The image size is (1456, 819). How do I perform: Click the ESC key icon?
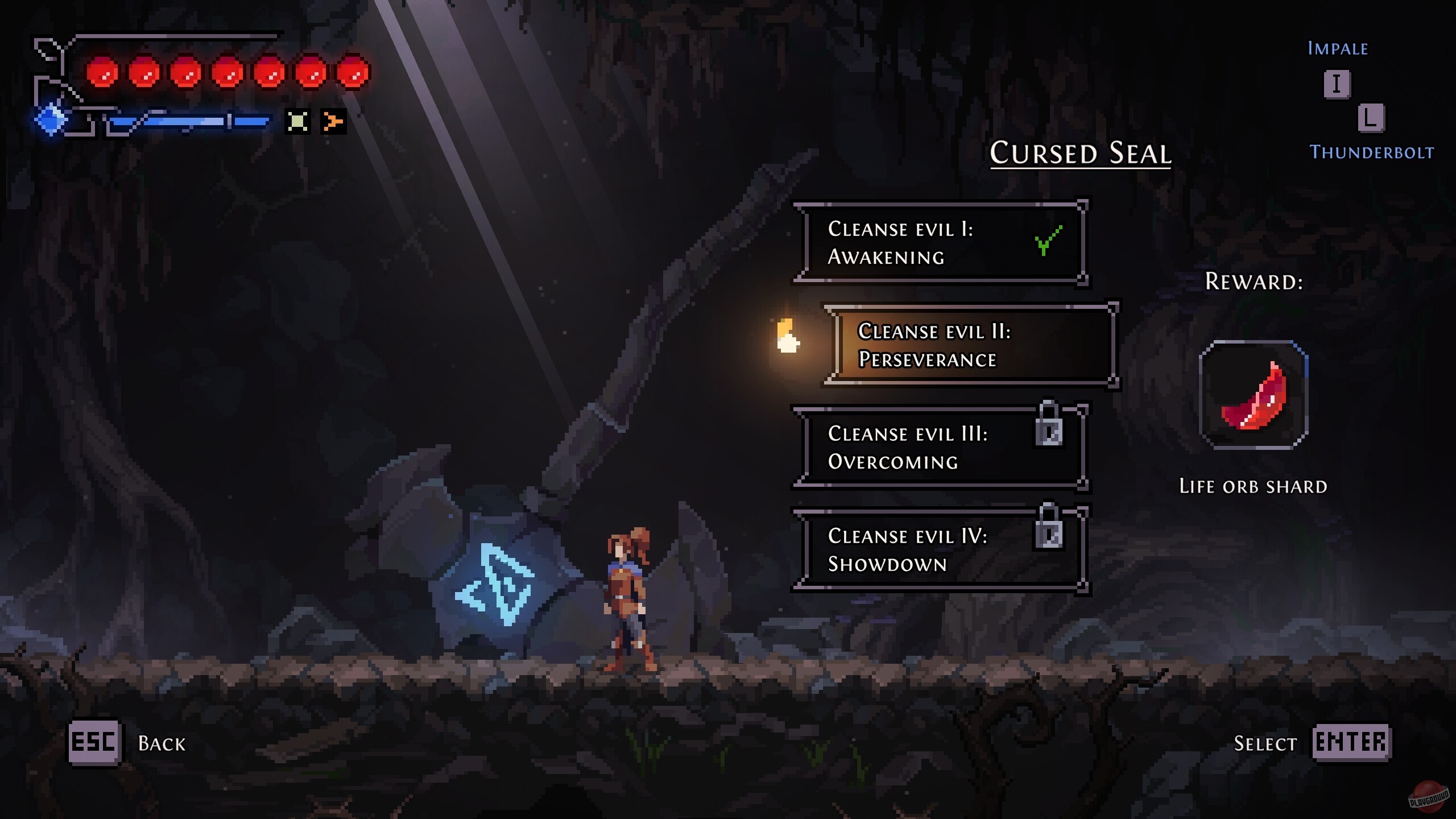click(96, 742)
